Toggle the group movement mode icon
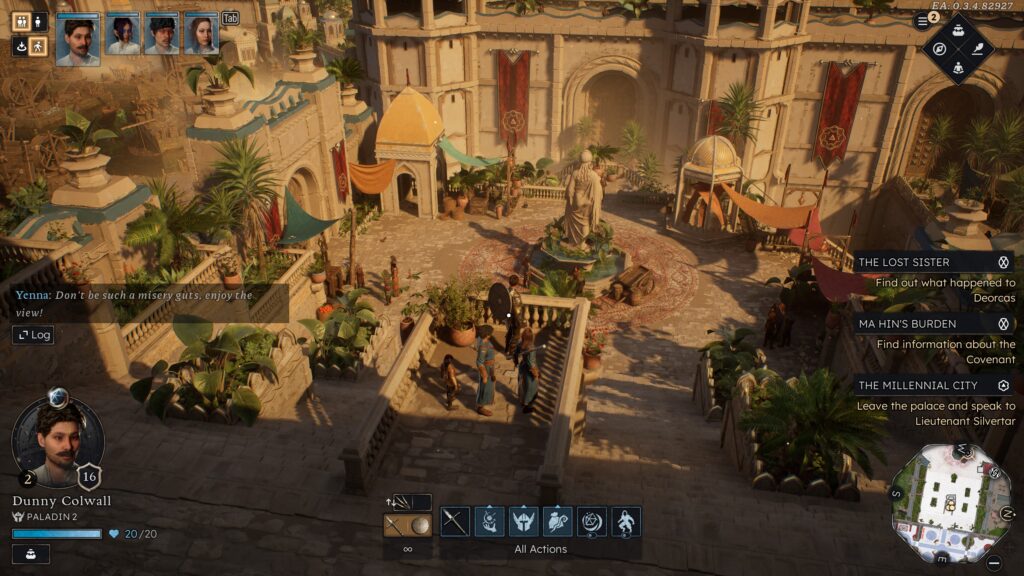Image resolution: width=1024 pixels, height=576 pixels. tap(20, 21)
